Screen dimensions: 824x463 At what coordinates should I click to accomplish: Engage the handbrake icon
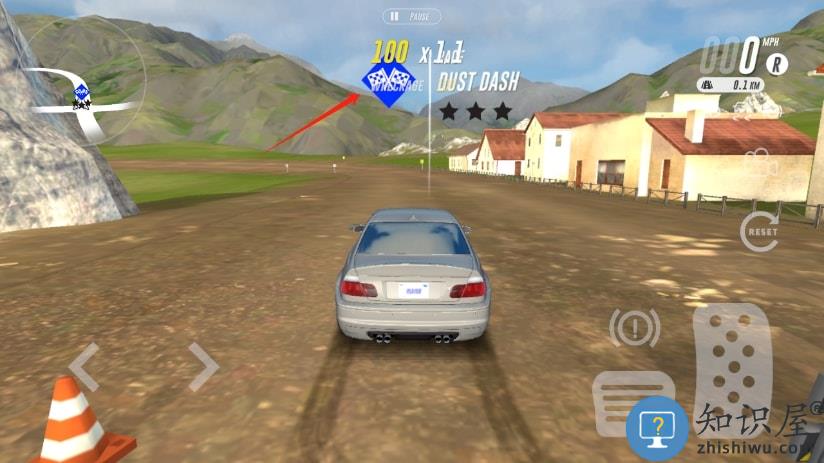[635, 327]
